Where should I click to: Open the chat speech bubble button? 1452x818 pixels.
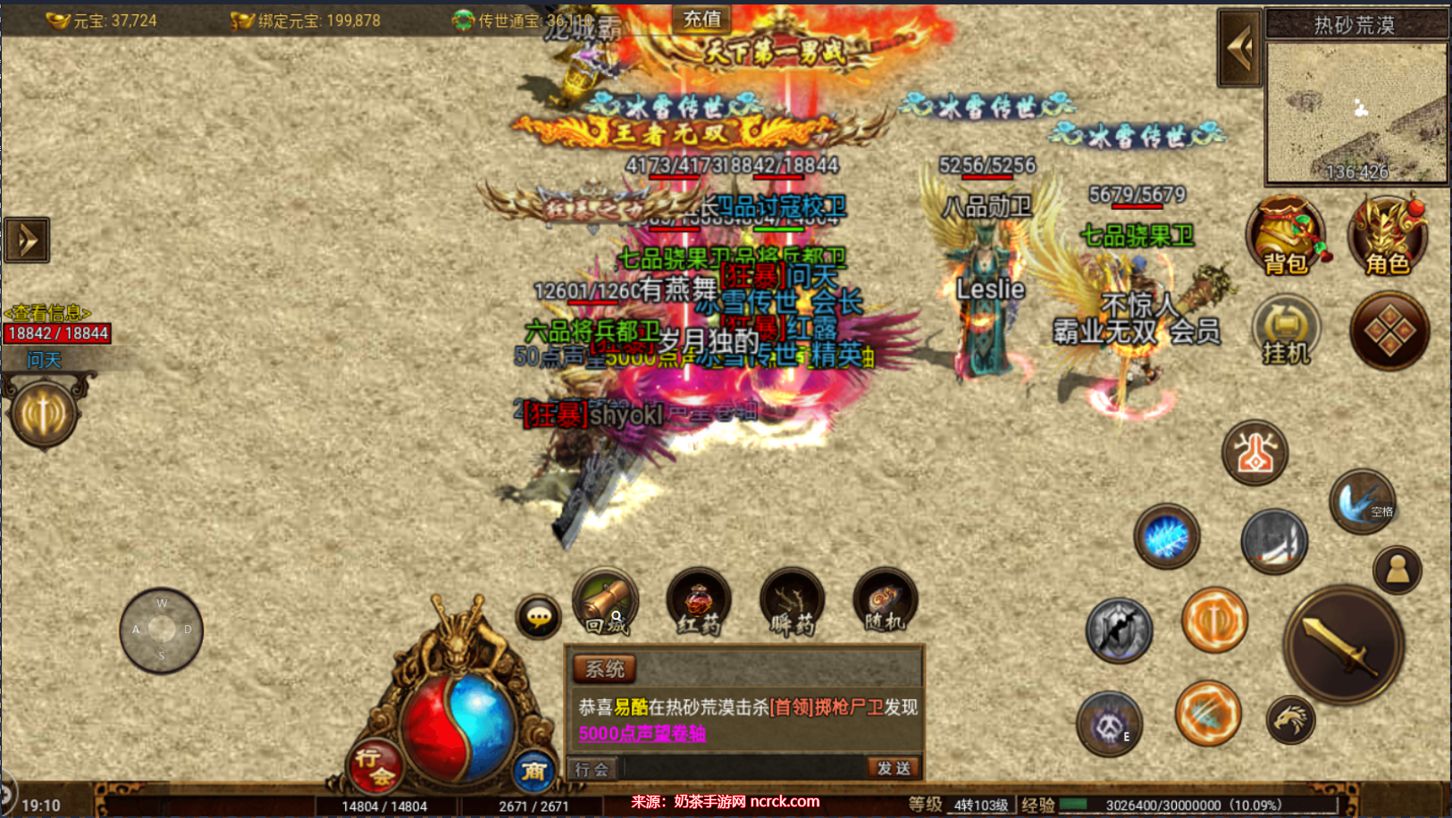point(538,617)
